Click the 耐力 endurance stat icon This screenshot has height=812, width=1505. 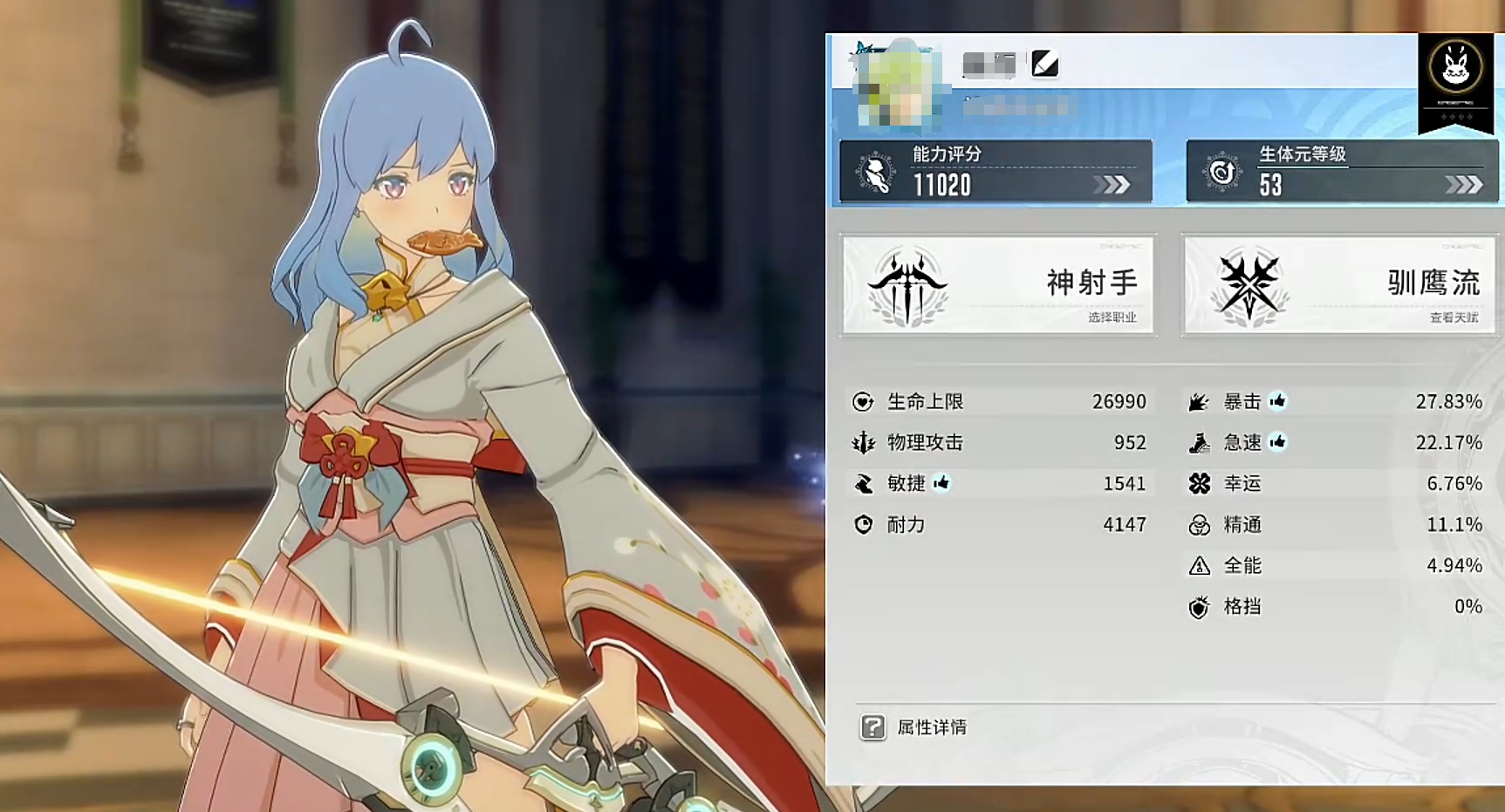[x=863, y=525]
